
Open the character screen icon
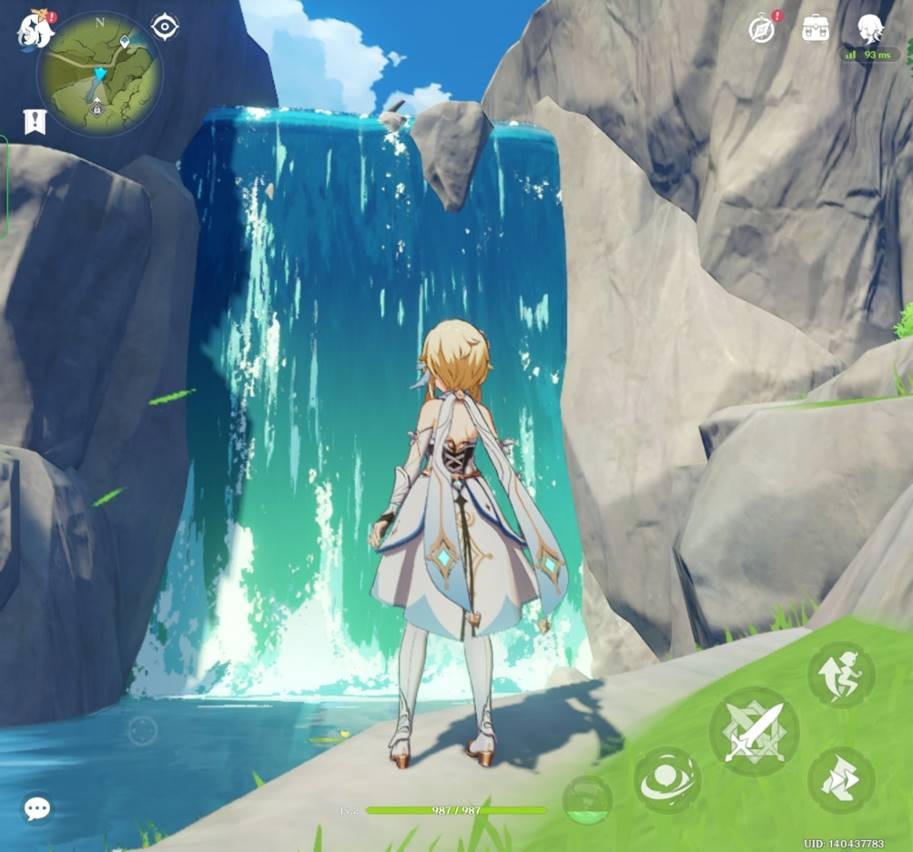[871, 28]
